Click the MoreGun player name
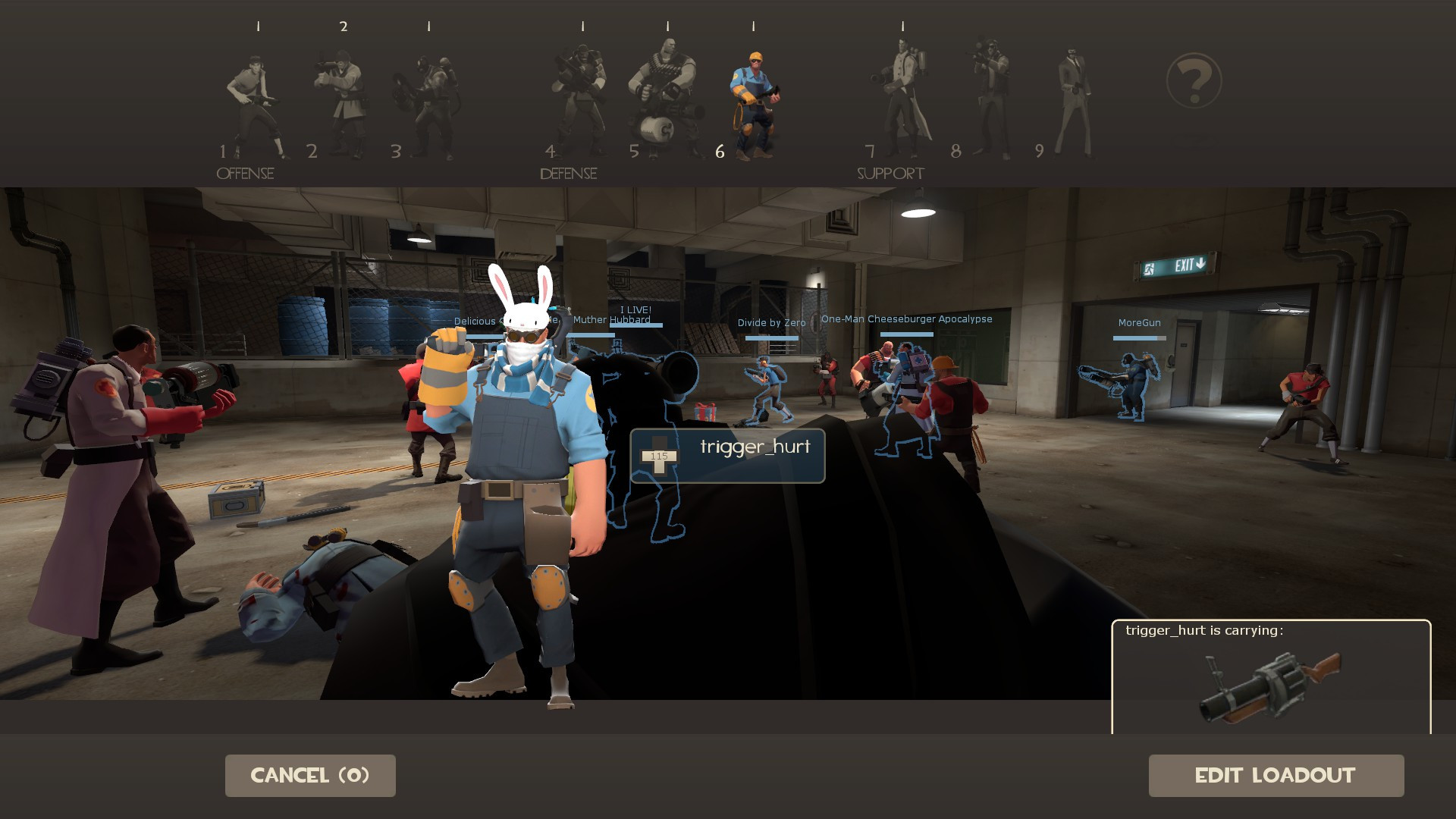Image resolution: width=1456 pixels, height=819 pixels. click(1138, 322)
